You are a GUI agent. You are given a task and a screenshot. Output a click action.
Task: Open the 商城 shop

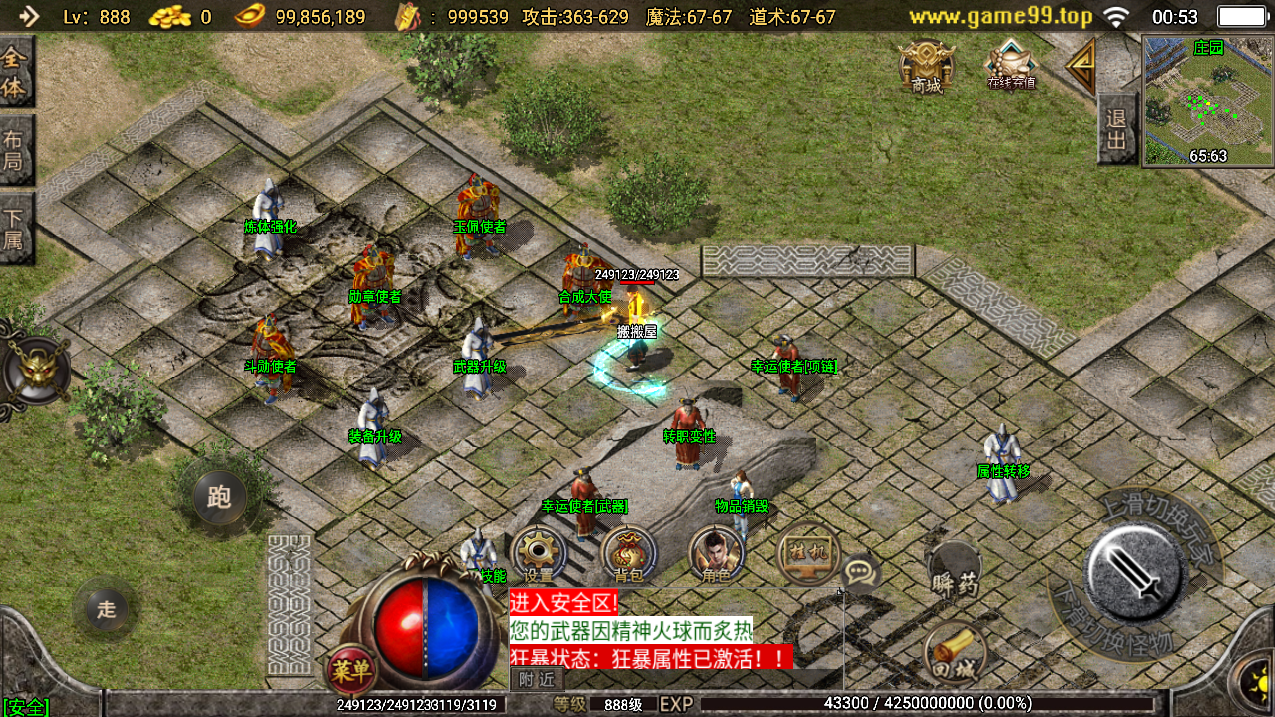pos(926,66)
